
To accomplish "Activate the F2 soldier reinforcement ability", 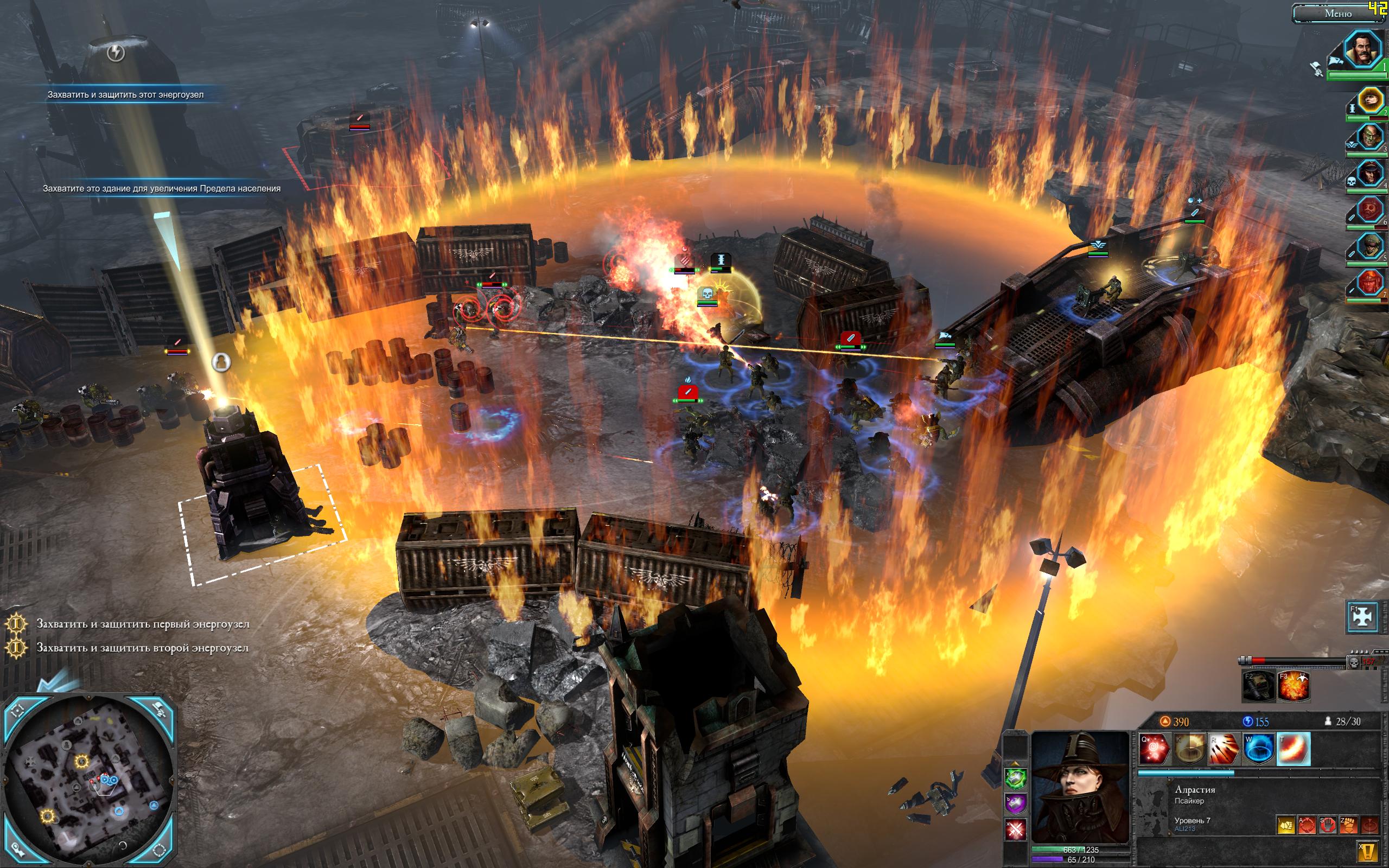I will pyautogui.click(x=1259, y=687).
